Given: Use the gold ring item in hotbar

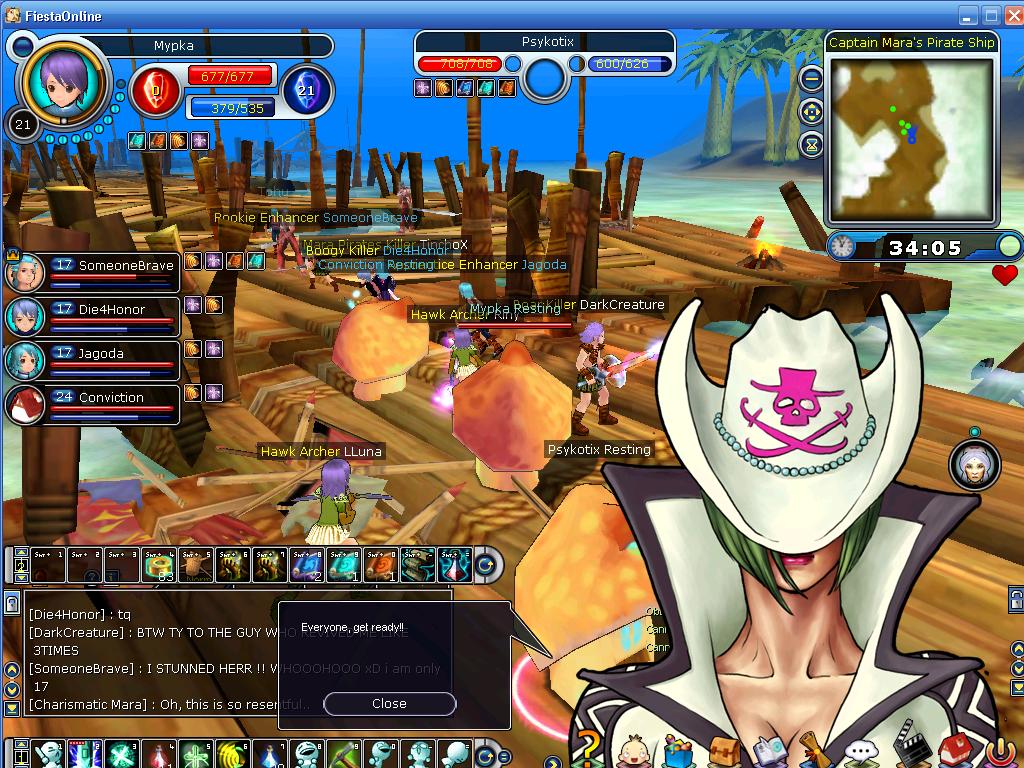Looking at the screenshot, I should (158, 567).
